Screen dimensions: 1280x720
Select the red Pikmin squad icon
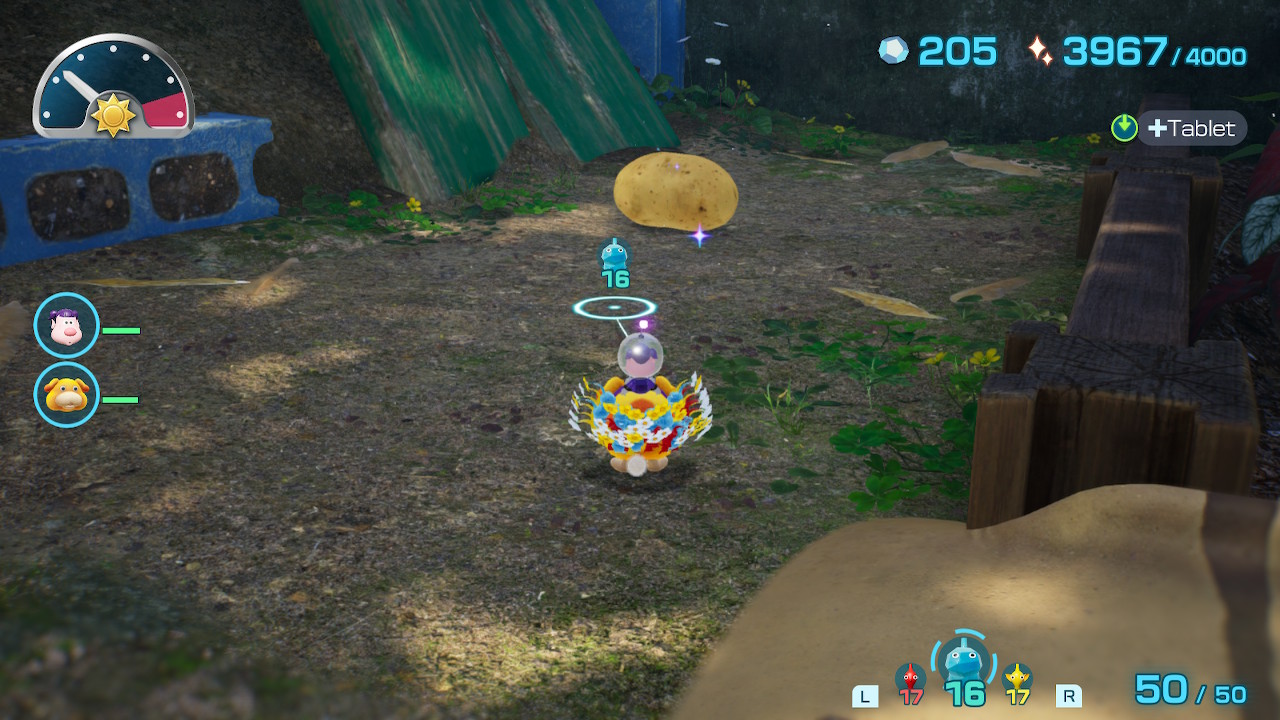point(910,679)
